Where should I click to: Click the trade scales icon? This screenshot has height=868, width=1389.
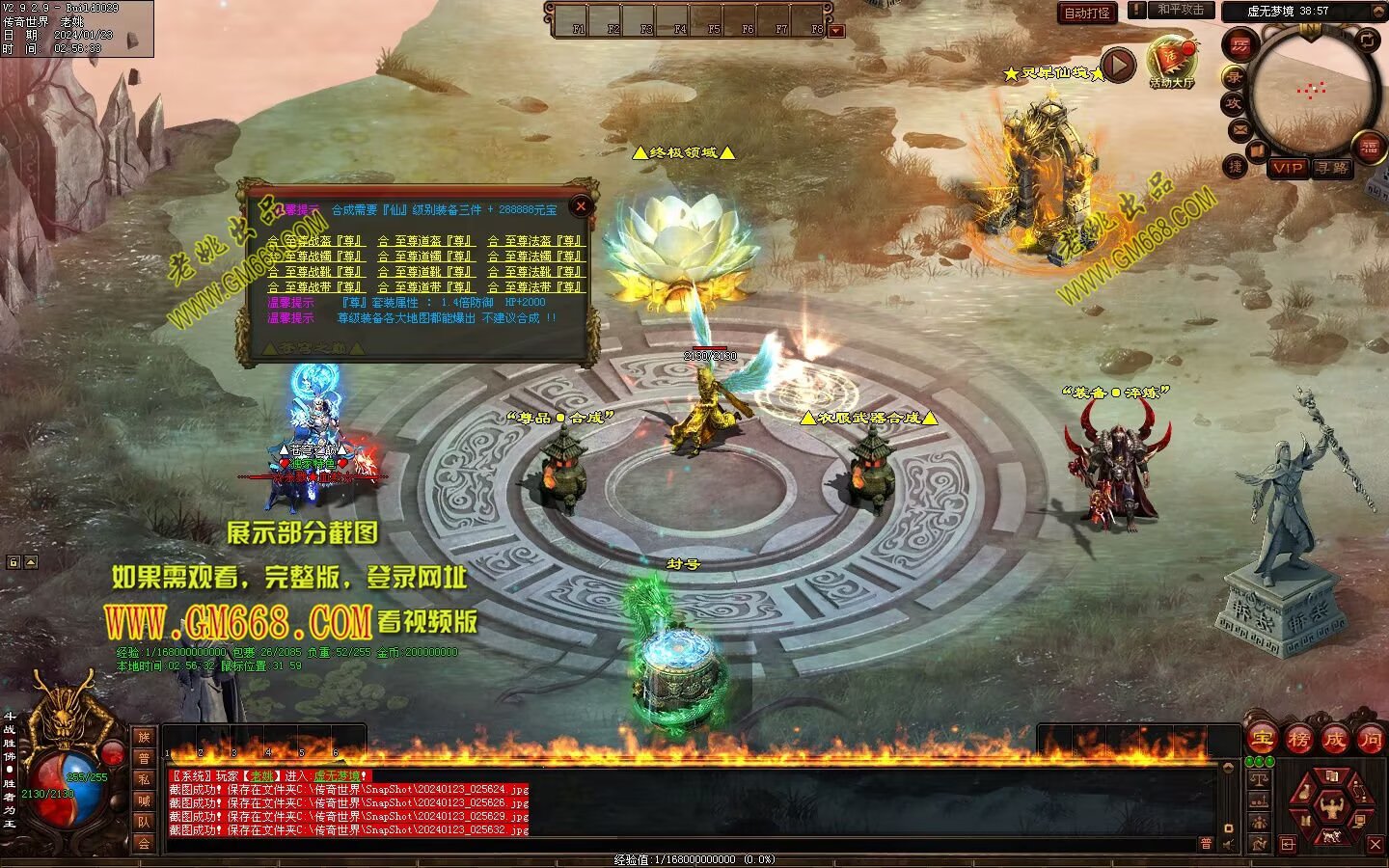[x=1259, y=778]
